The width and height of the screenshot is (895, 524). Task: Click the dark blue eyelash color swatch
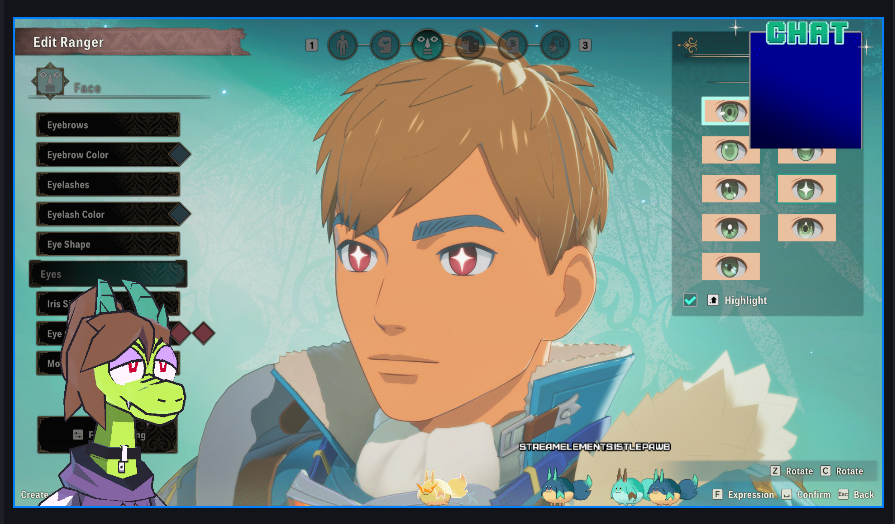(x=179, y=214)
